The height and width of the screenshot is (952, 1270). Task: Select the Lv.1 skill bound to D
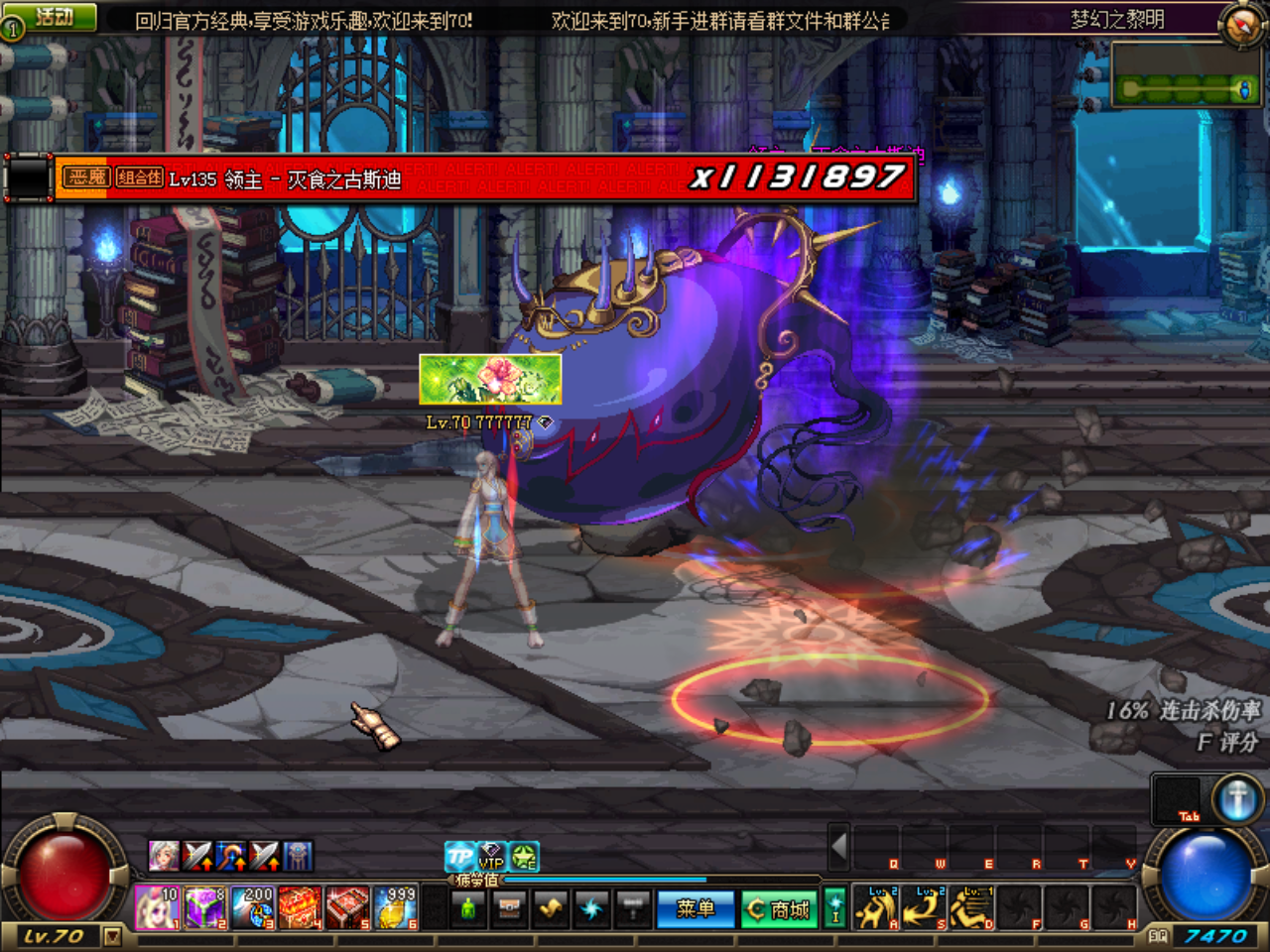[x=970, y=906]
